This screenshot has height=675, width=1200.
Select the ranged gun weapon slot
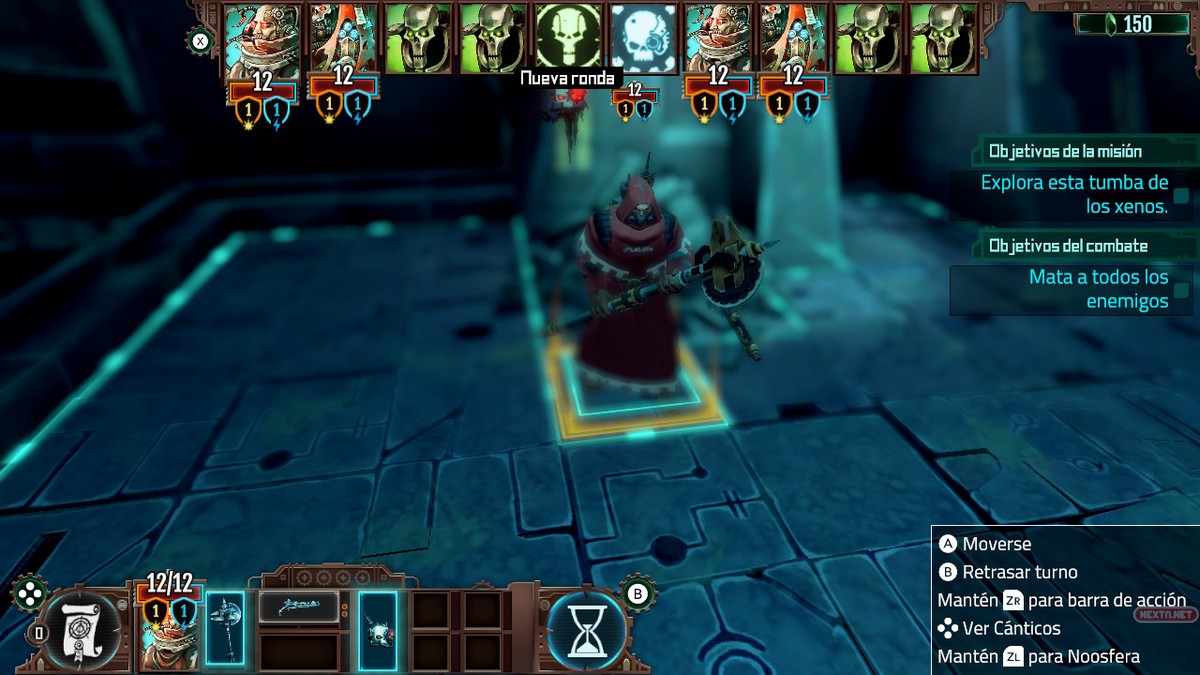tap(298, 606)
